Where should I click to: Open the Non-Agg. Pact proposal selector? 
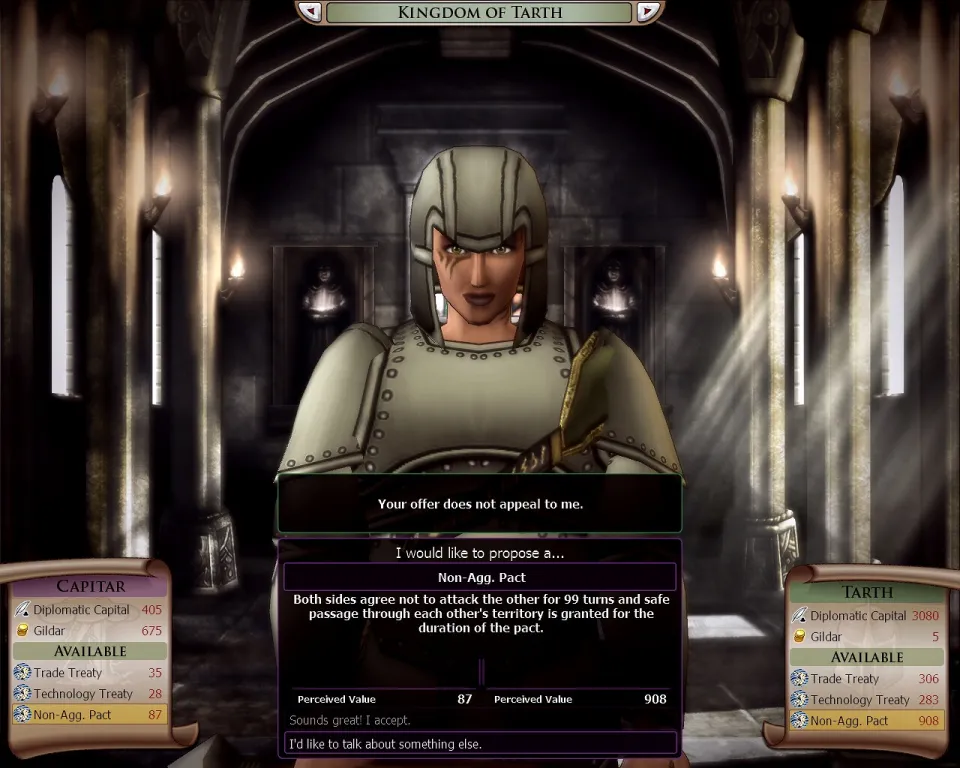tap(480, 577)
